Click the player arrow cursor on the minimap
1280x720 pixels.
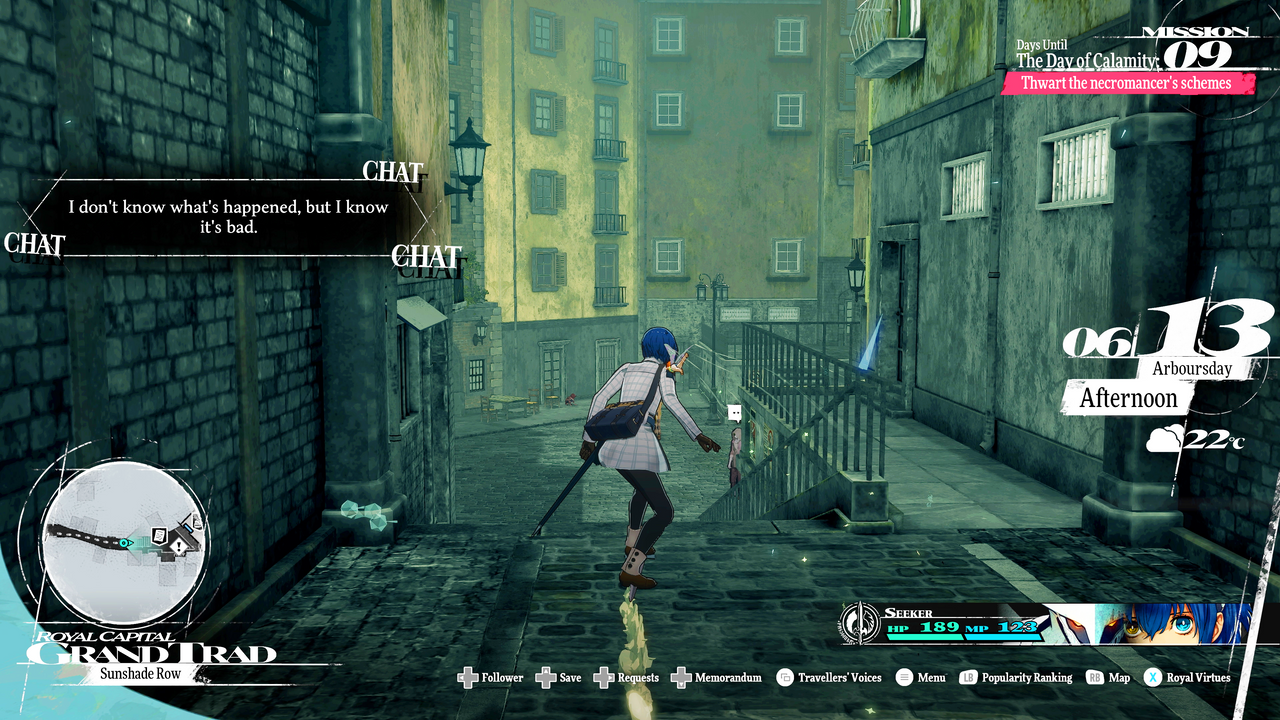tap(125, 542)
